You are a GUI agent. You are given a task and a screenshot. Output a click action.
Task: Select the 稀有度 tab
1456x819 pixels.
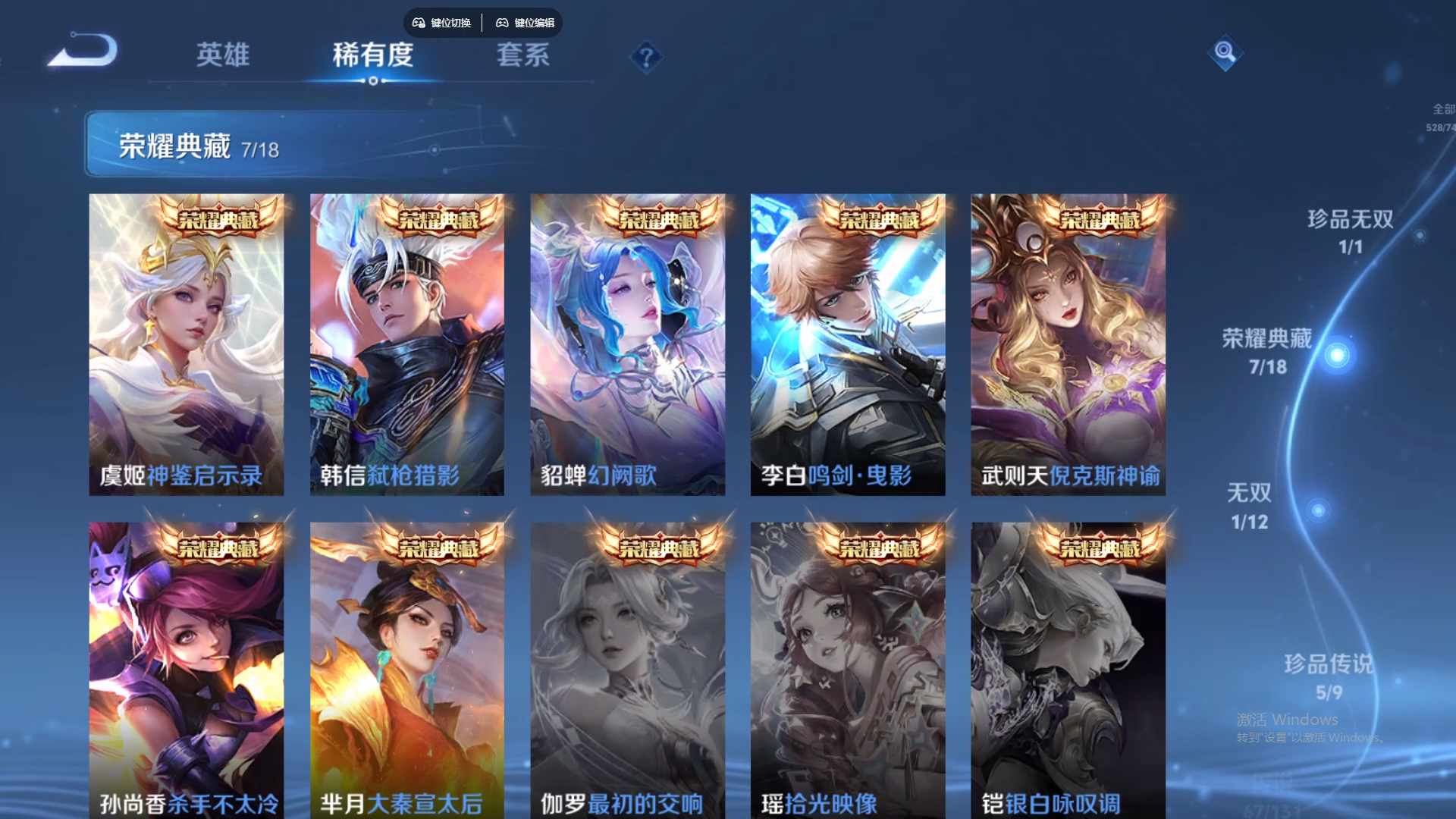click(372, 55)
